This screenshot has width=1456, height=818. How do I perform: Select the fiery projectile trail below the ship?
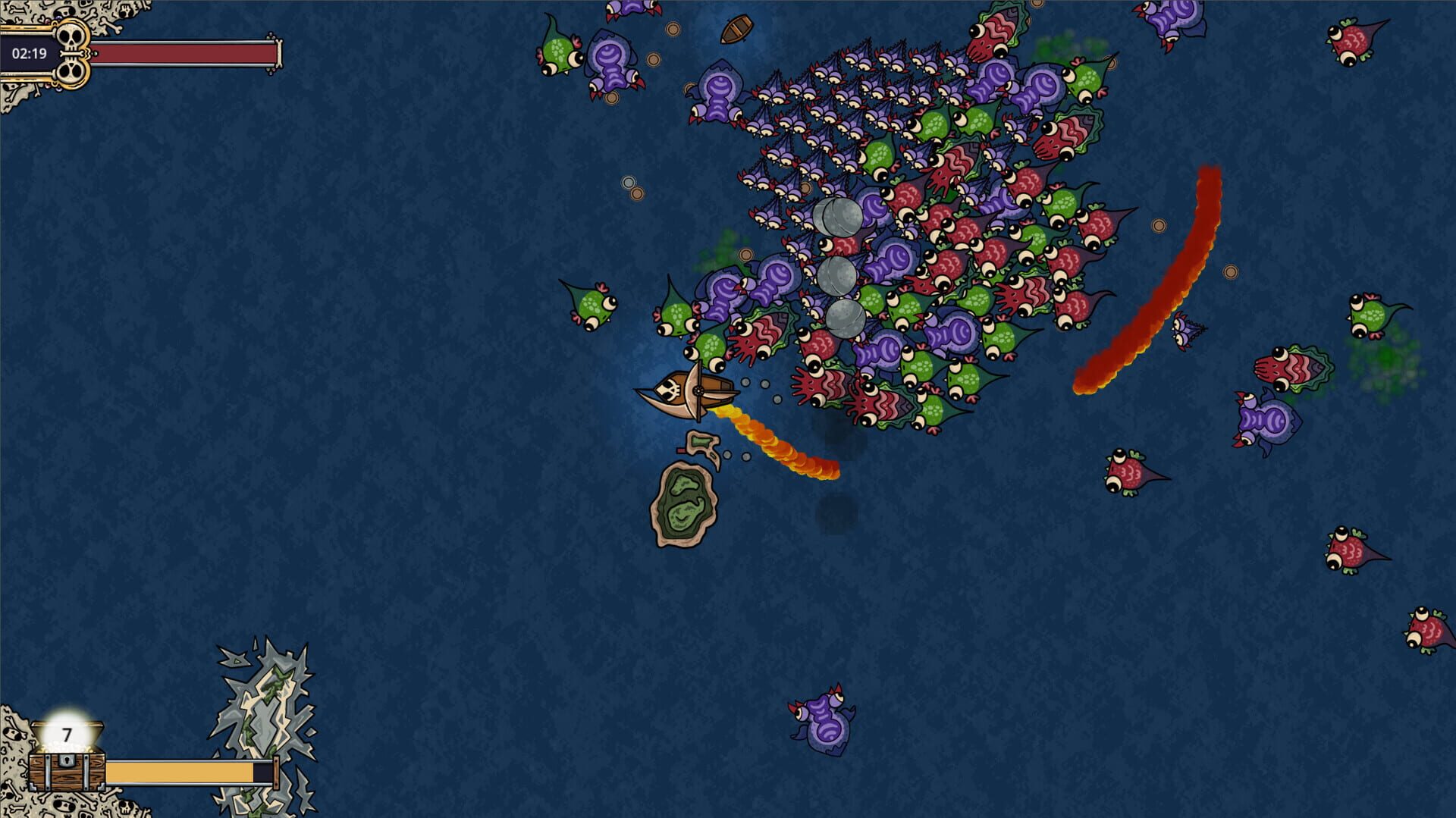pos(773,440)
